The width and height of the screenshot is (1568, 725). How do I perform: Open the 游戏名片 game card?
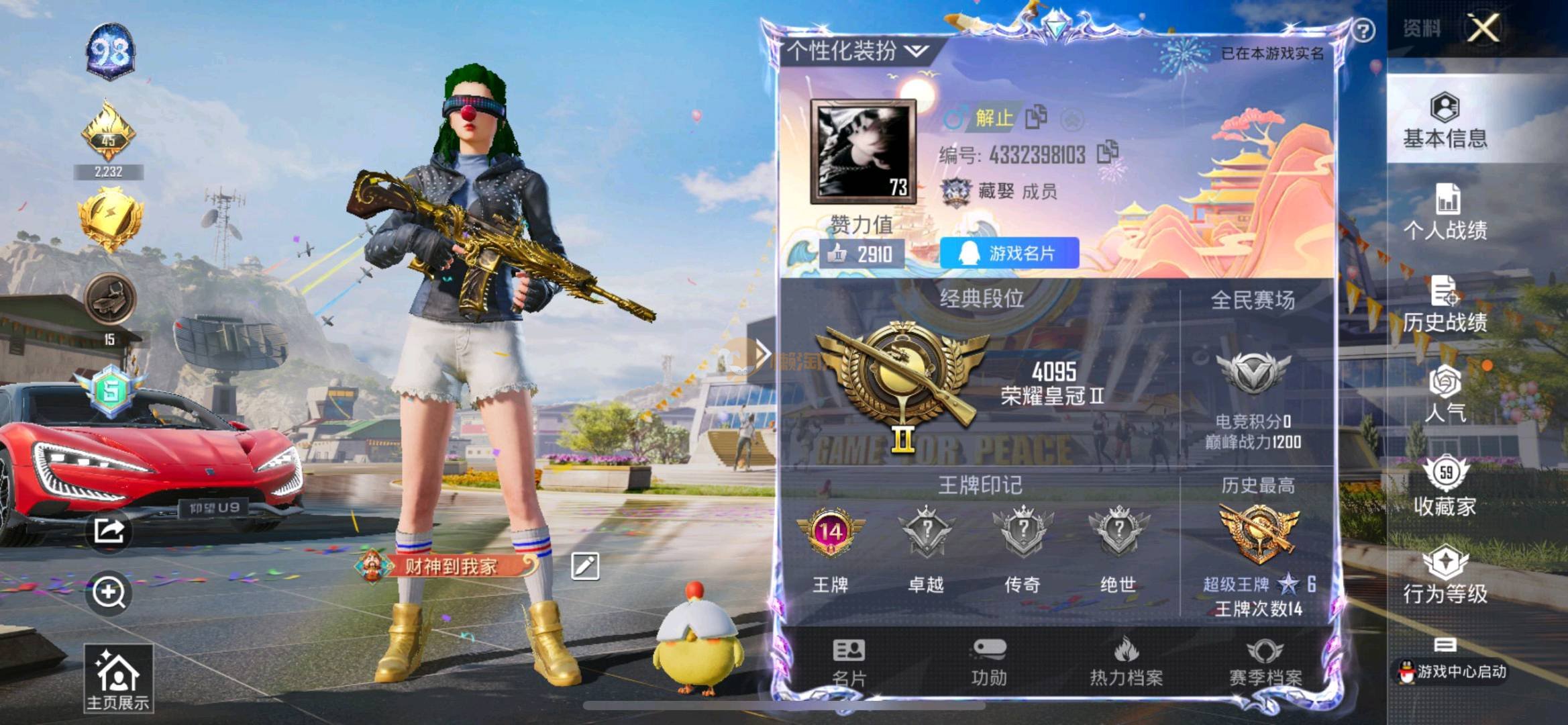[1009, 253]
